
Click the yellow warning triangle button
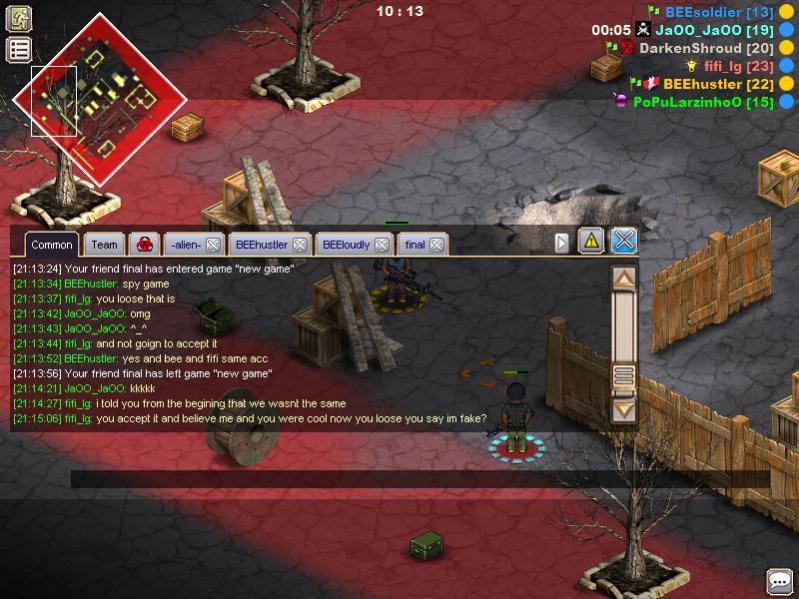[591, 240]
